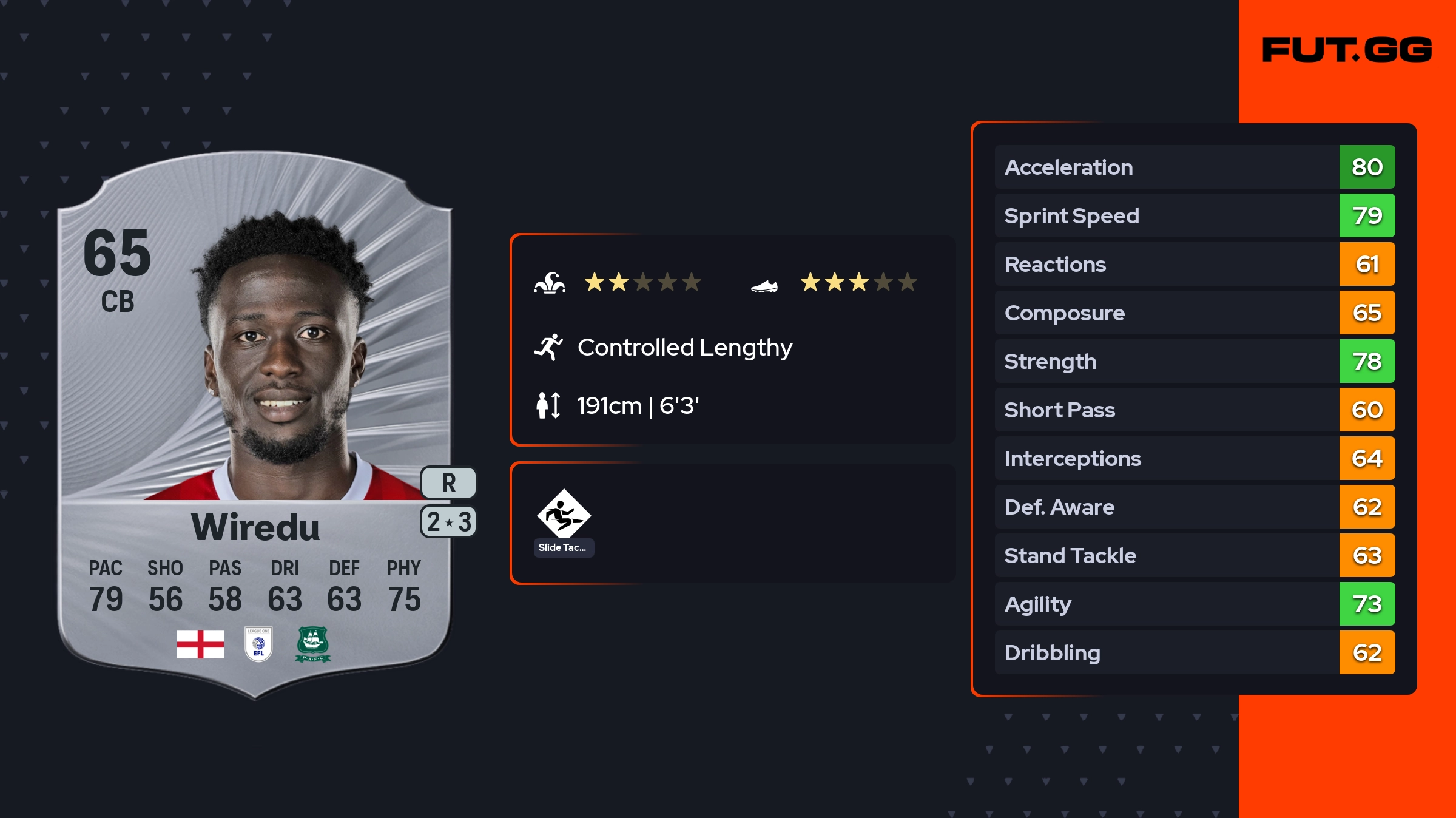Image resolution: width=1456 pixels, height=818 pixels.
Task: Click the R preferred foot badge
Action: [x=448, y=483]
